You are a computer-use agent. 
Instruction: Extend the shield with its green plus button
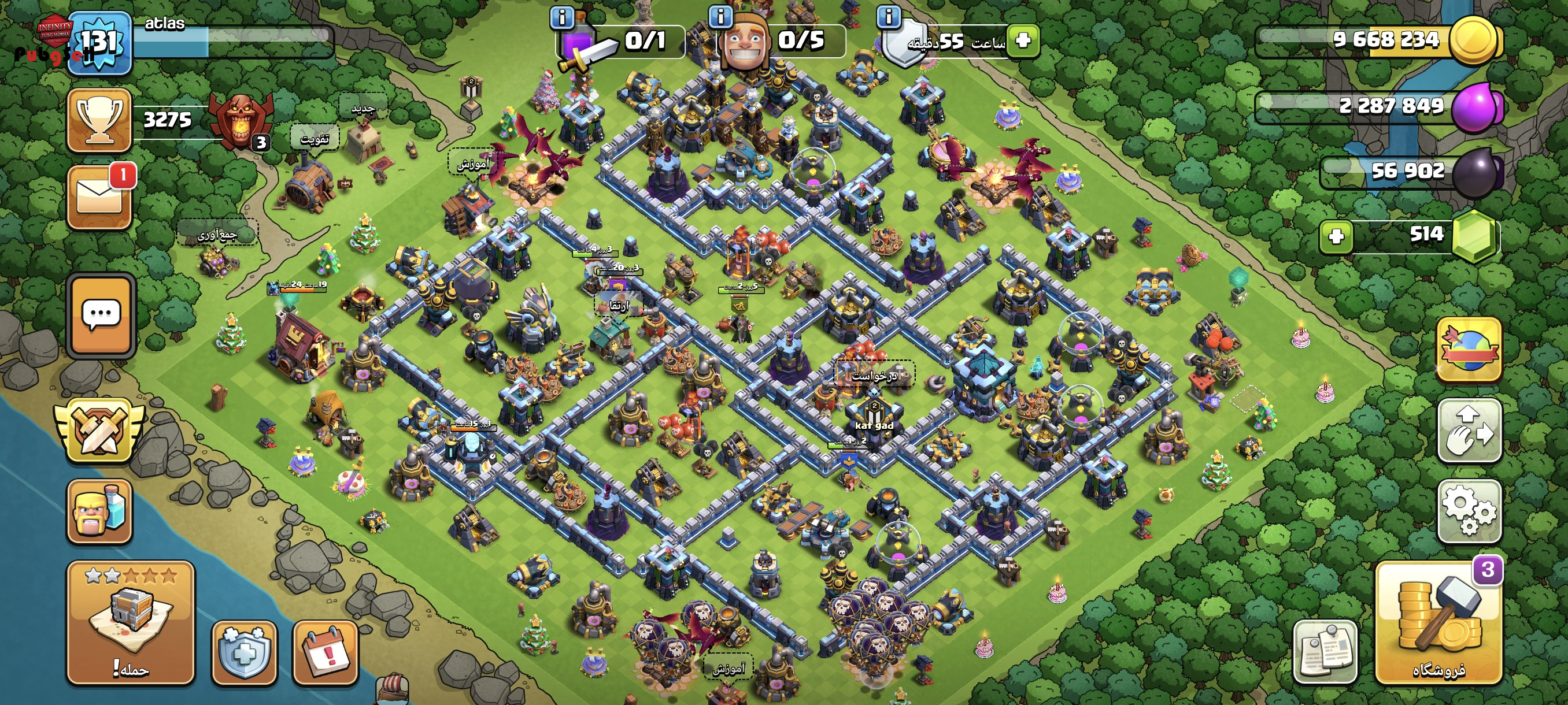tap(1023, 41)
